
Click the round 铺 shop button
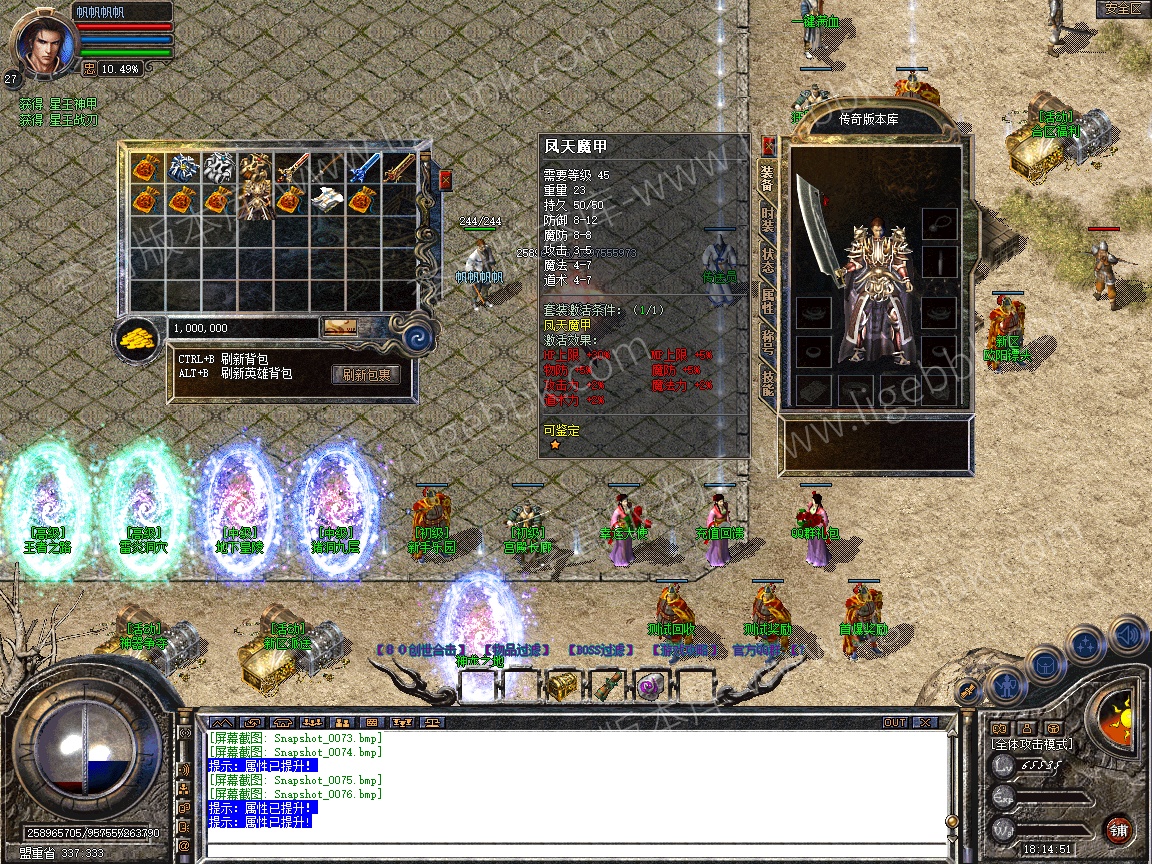1119,830
